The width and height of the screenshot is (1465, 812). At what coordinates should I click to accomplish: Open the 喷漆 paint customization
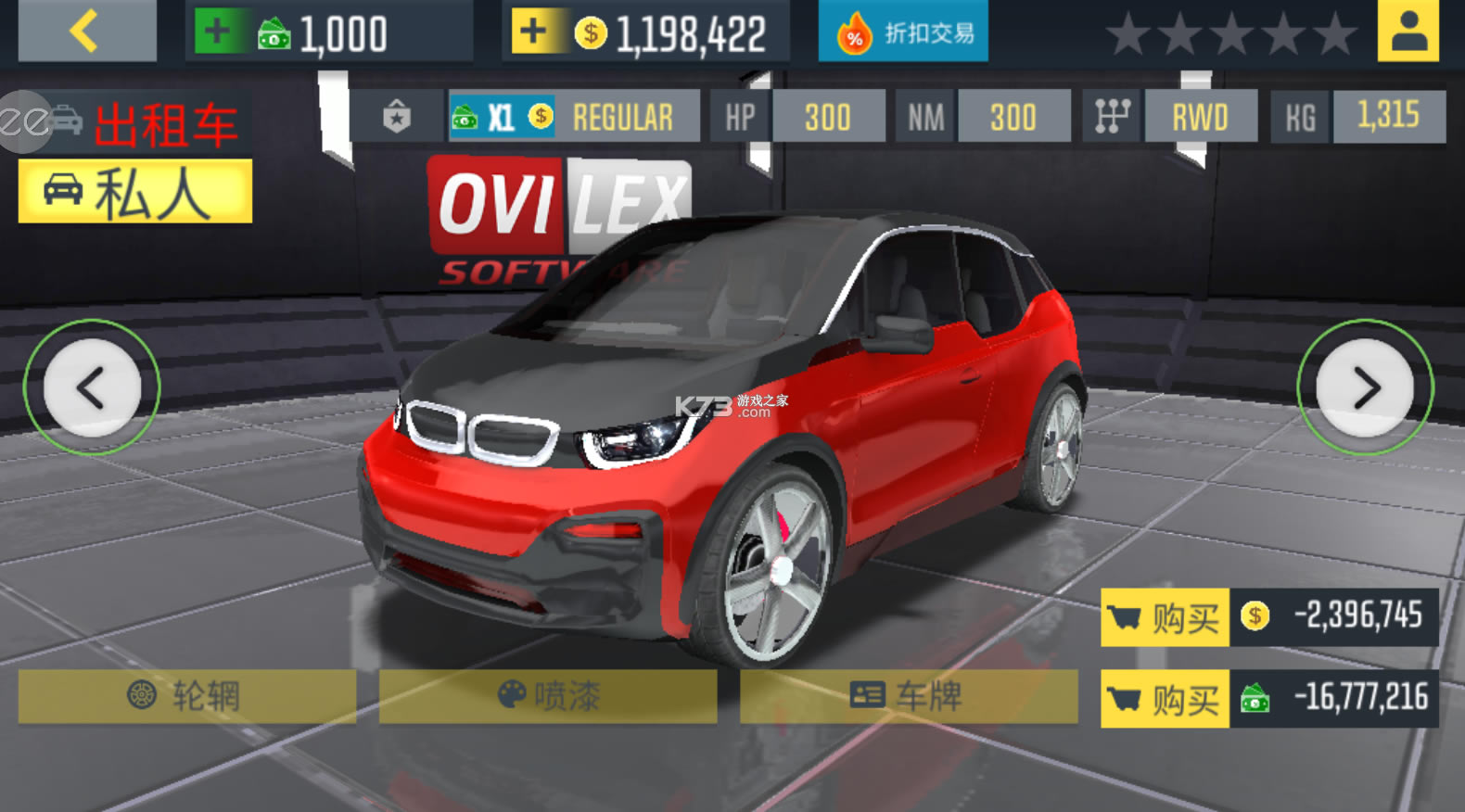pos(548,696)
